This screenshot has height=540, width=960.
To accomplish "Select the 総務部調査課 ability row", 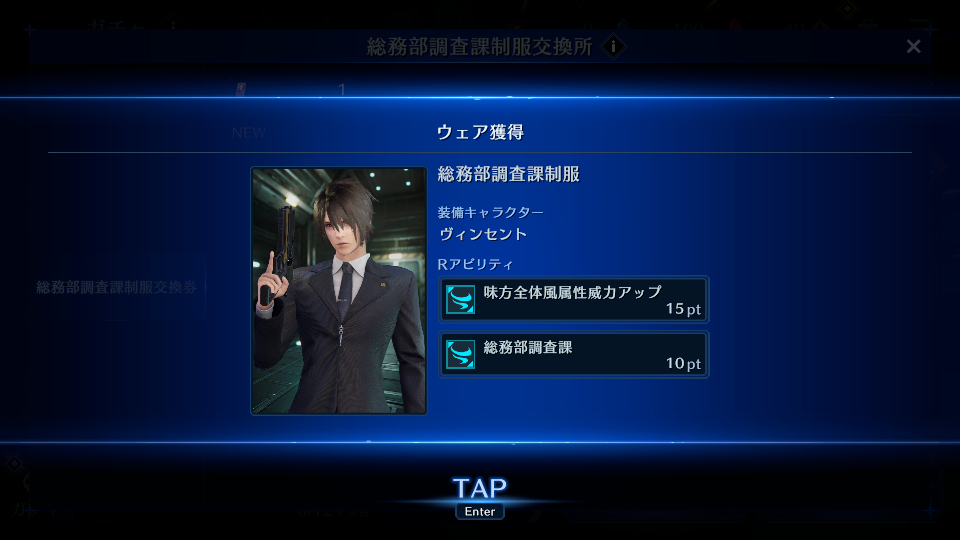I will [574, 355].
